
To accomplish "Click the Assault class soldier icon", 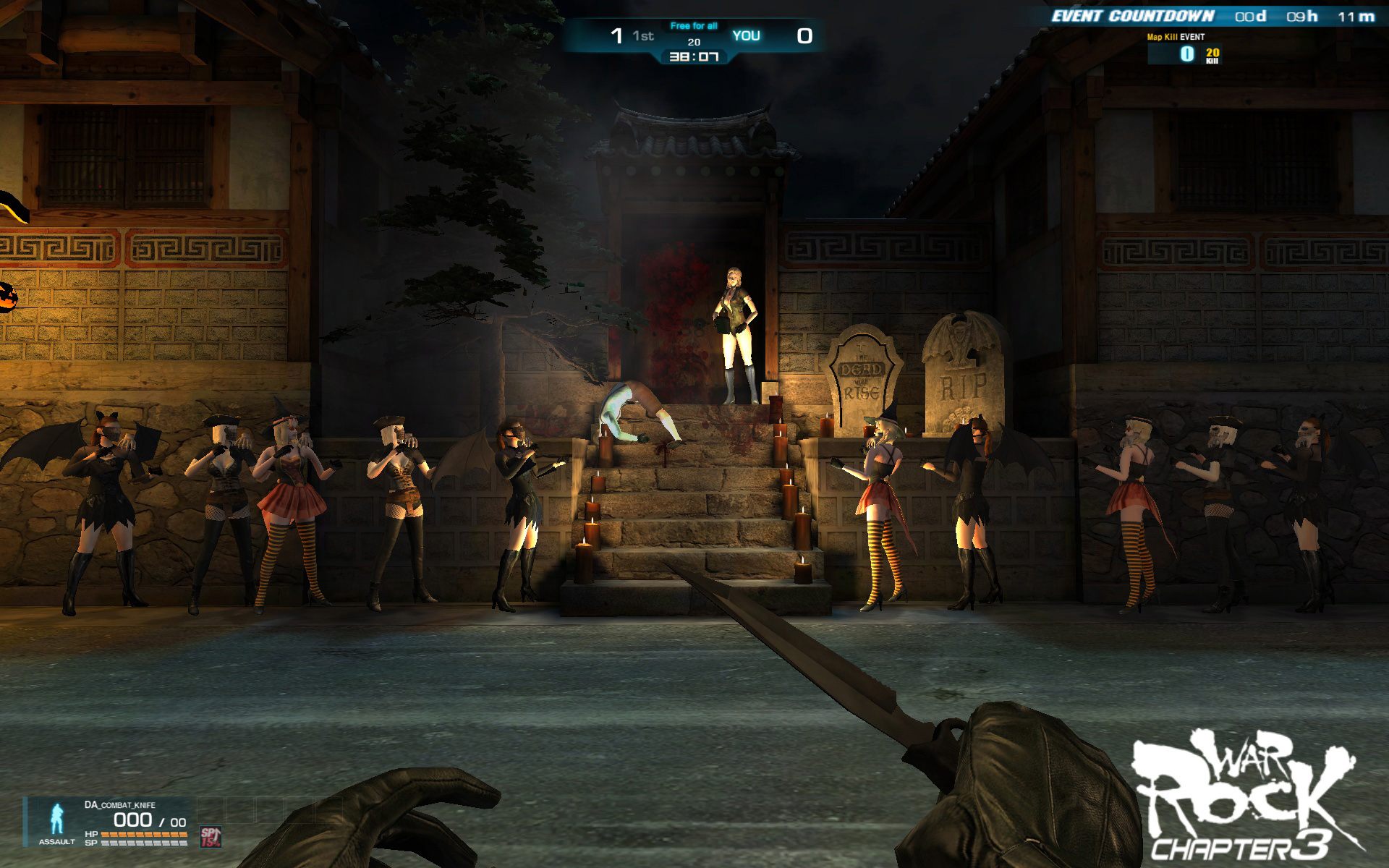I will click(x=56, y=820).
